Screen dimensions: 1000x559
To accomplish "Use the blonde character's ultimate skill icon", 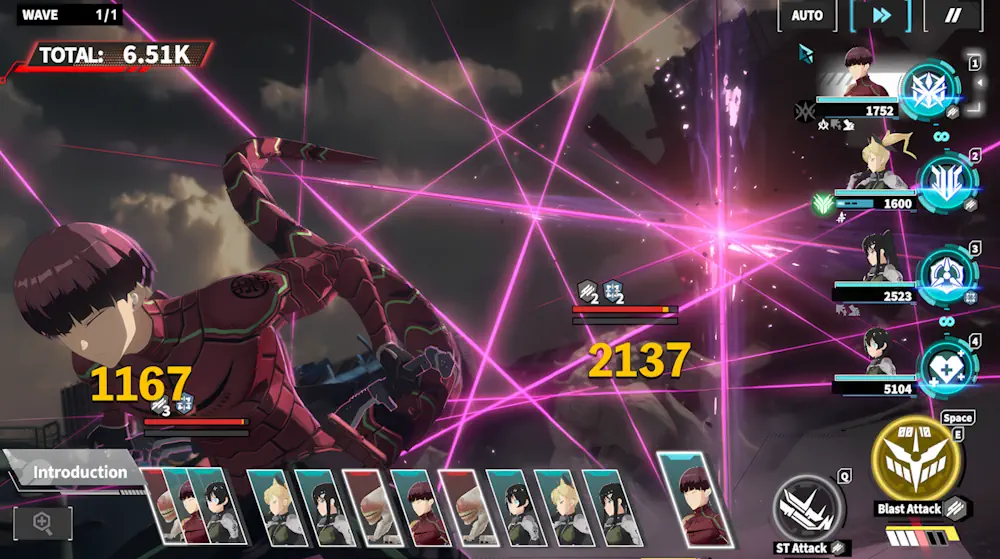I will (x=944, y=181).
